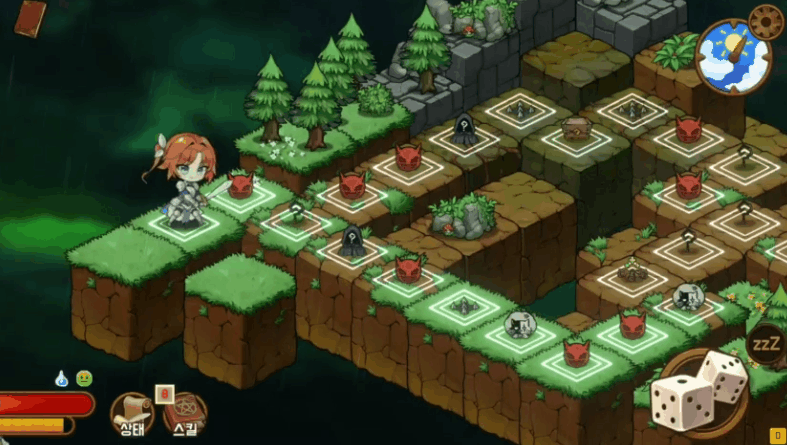This screenshot has height=445, width=787.
Task: Tap the zzZ rest button
Action: [x=765, y=342]
